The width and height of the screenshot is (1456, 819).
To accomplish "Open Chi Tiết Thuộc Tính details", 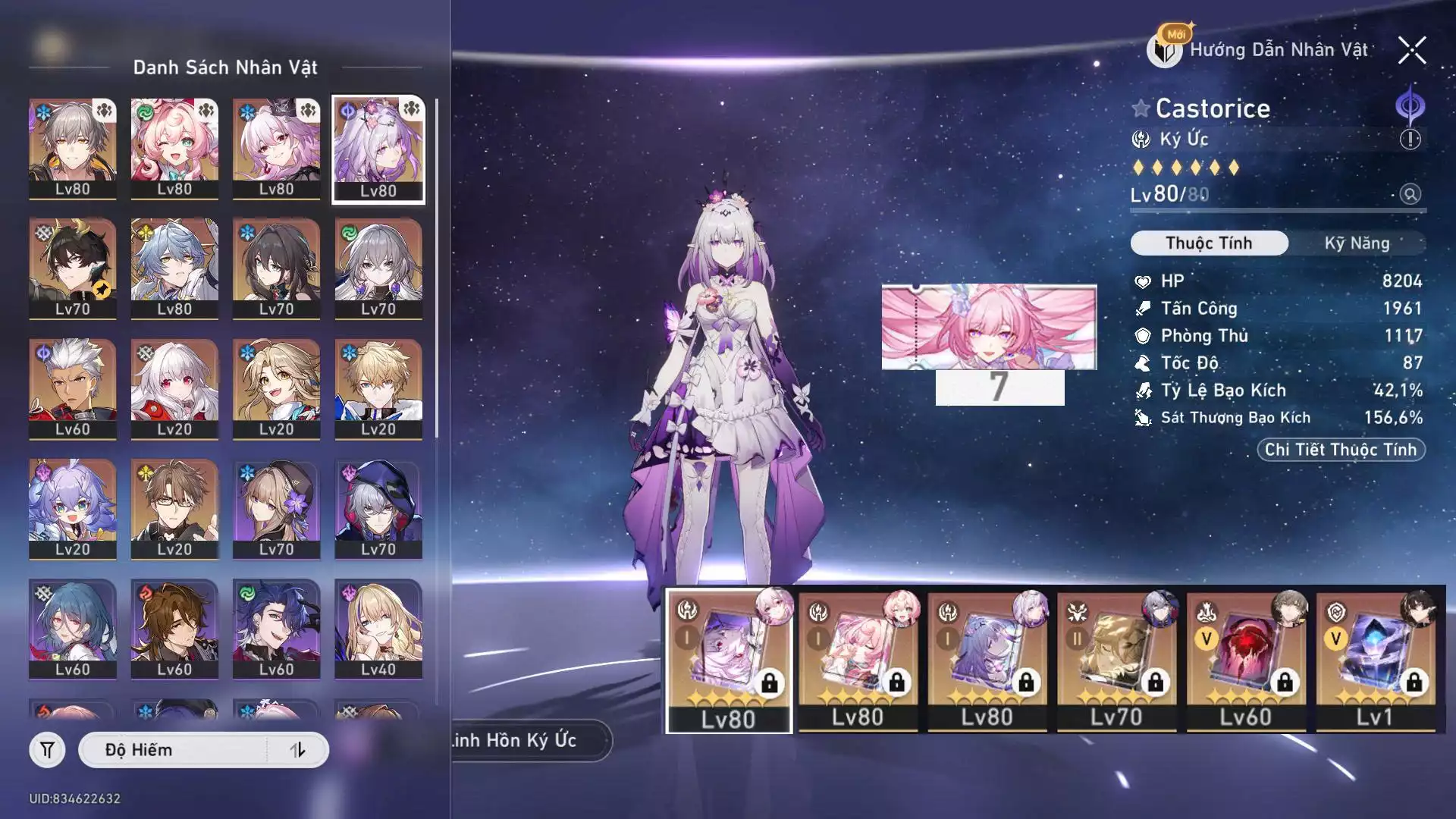I will [1341, 450].
